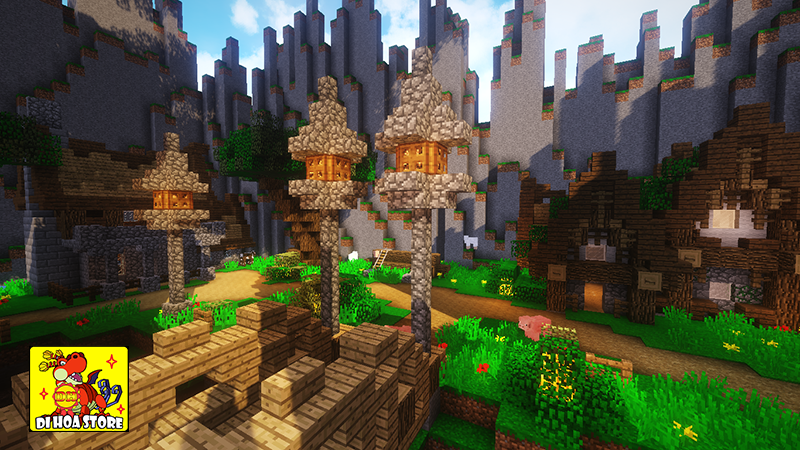This screenshot has height=450, width=800.
Task: Click the Di Hoa Store logo badge
Action: point(79,389)
